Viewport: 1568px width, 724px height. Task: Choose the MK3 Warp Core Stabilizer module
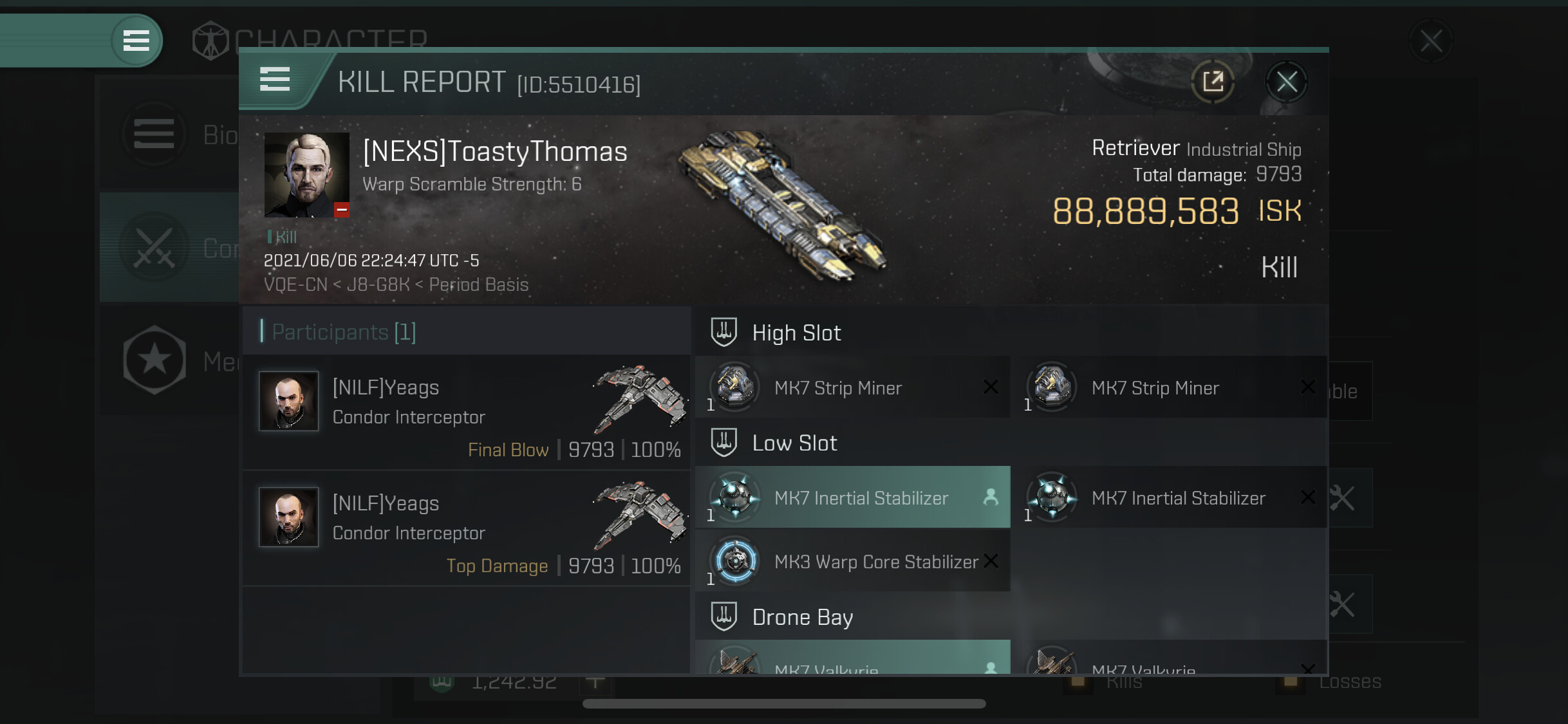[853, 561]
